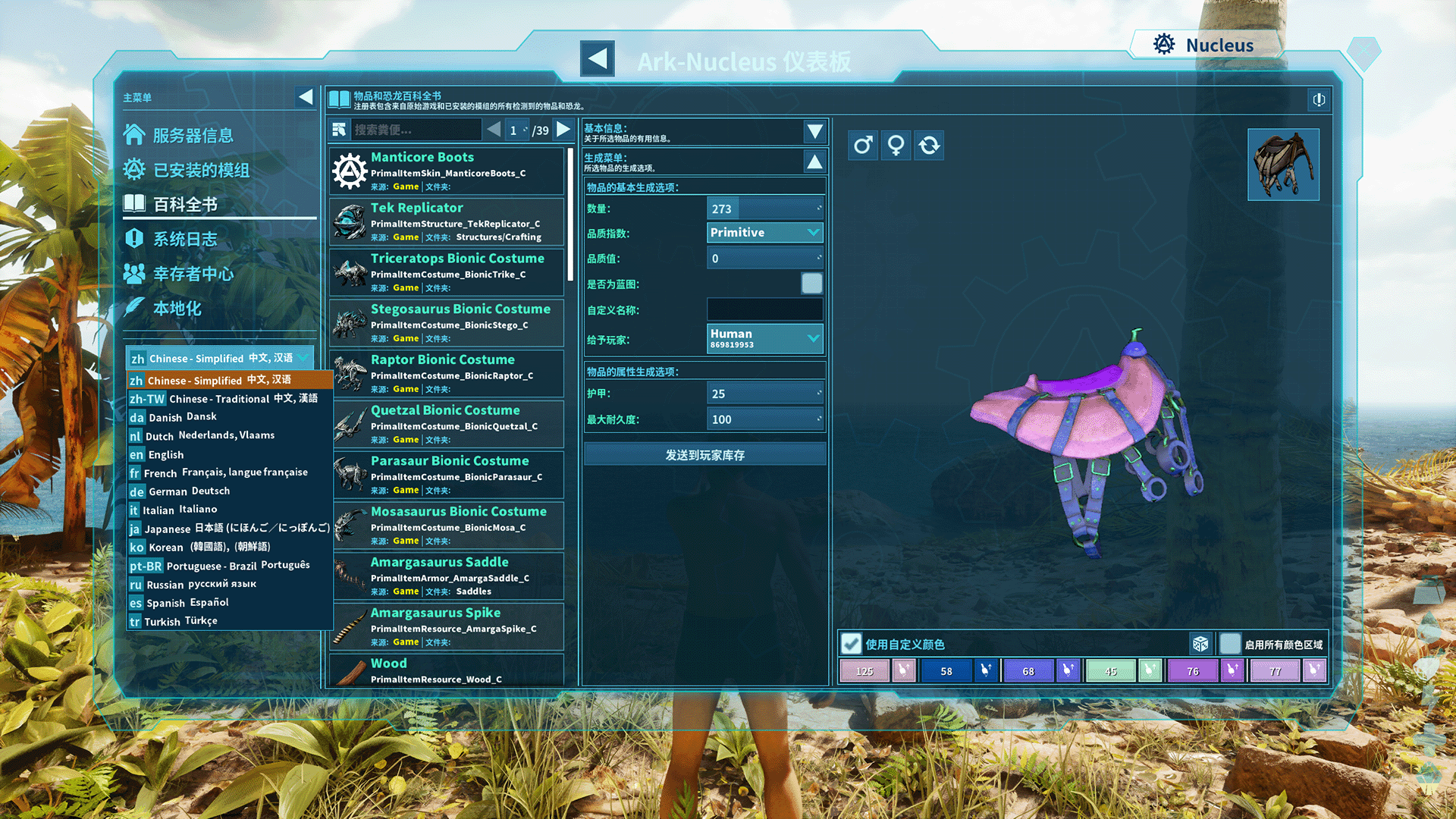Open the Human player target dropdown
1456x819 pixels.
(x=764, y=338)
